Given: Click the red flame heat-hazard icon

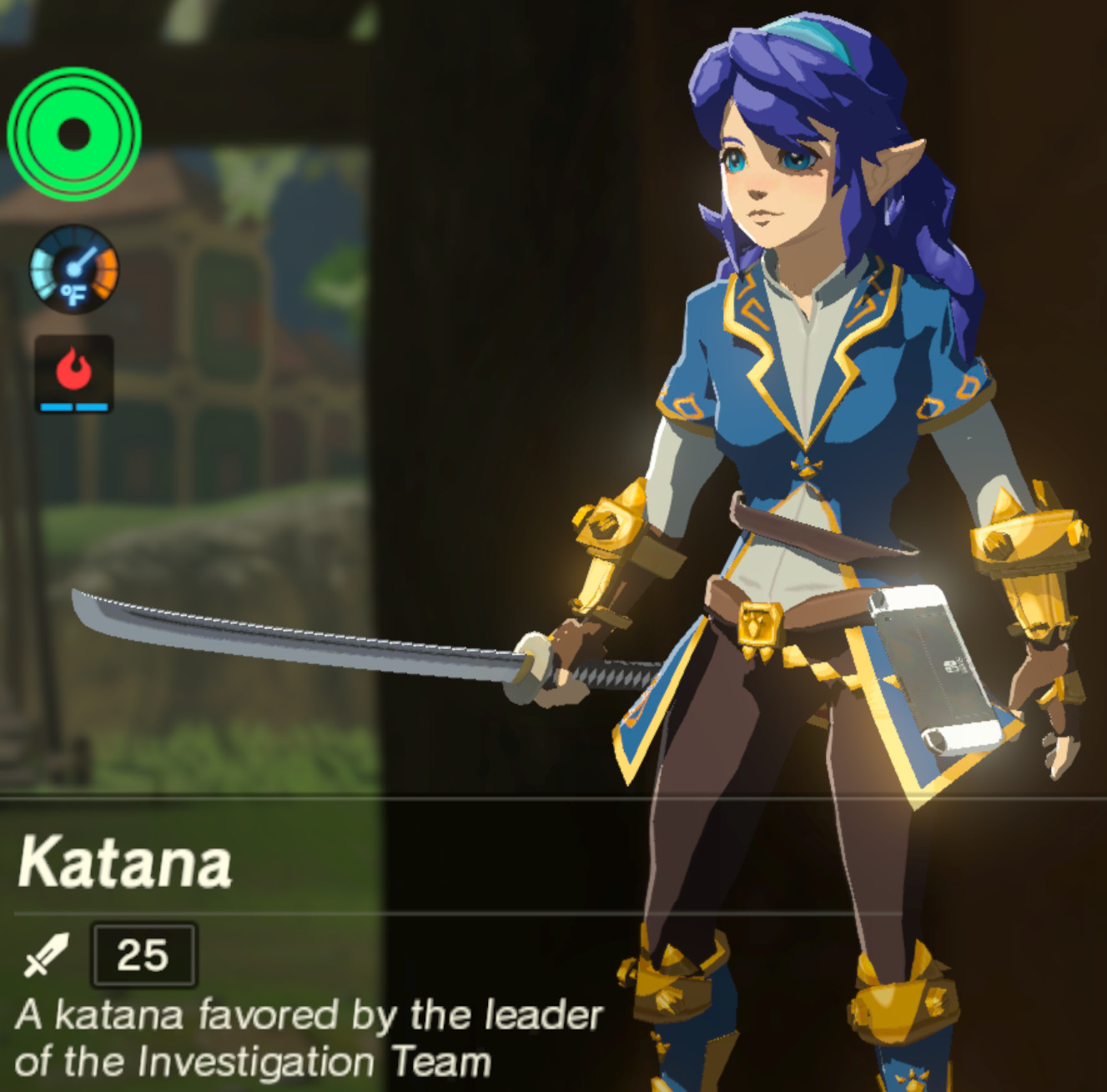Looking at the screenshot, I should pos(73,367).
